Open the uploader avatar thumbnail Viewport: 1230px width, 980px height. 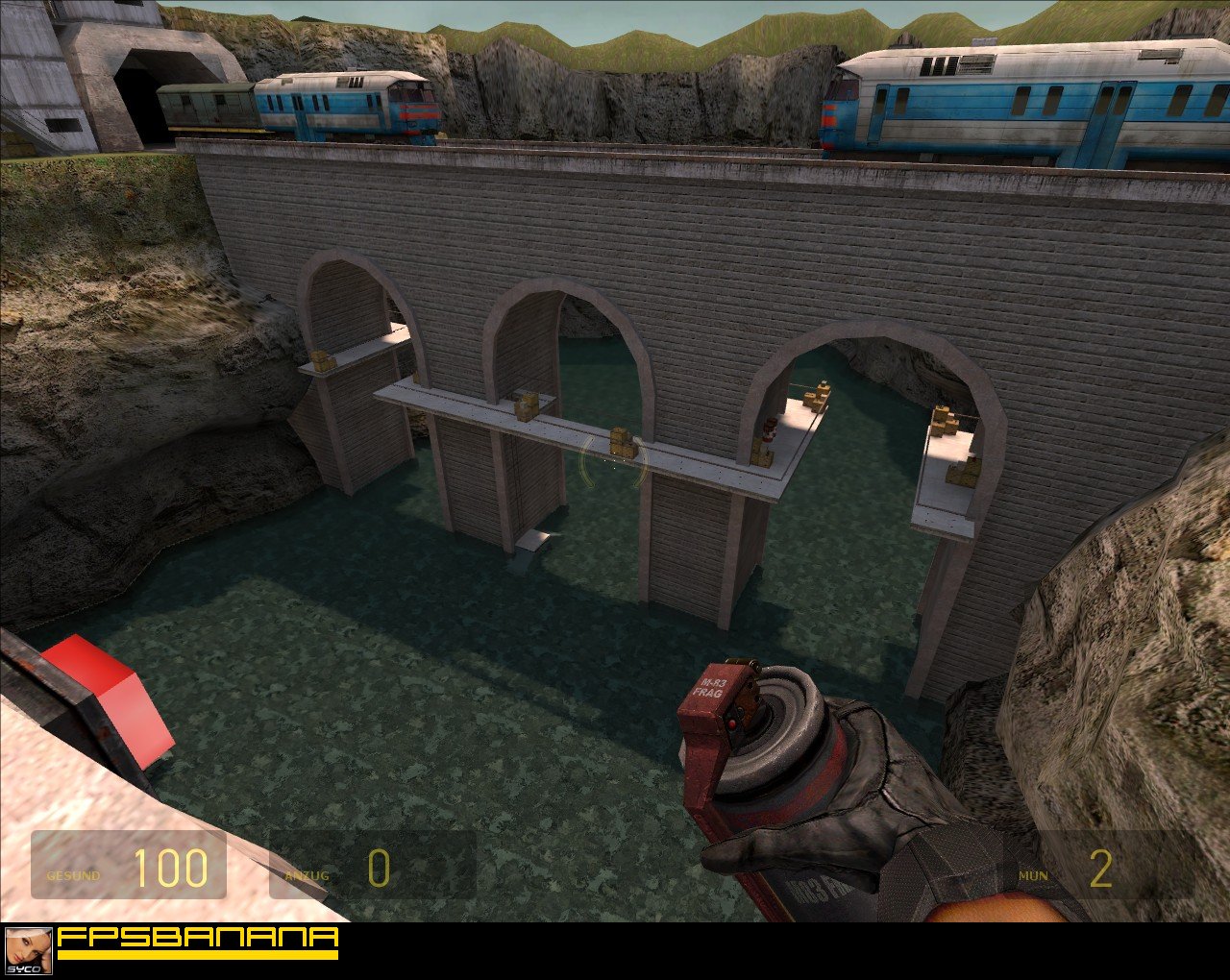pyautogui.click(x=28, y=951)
